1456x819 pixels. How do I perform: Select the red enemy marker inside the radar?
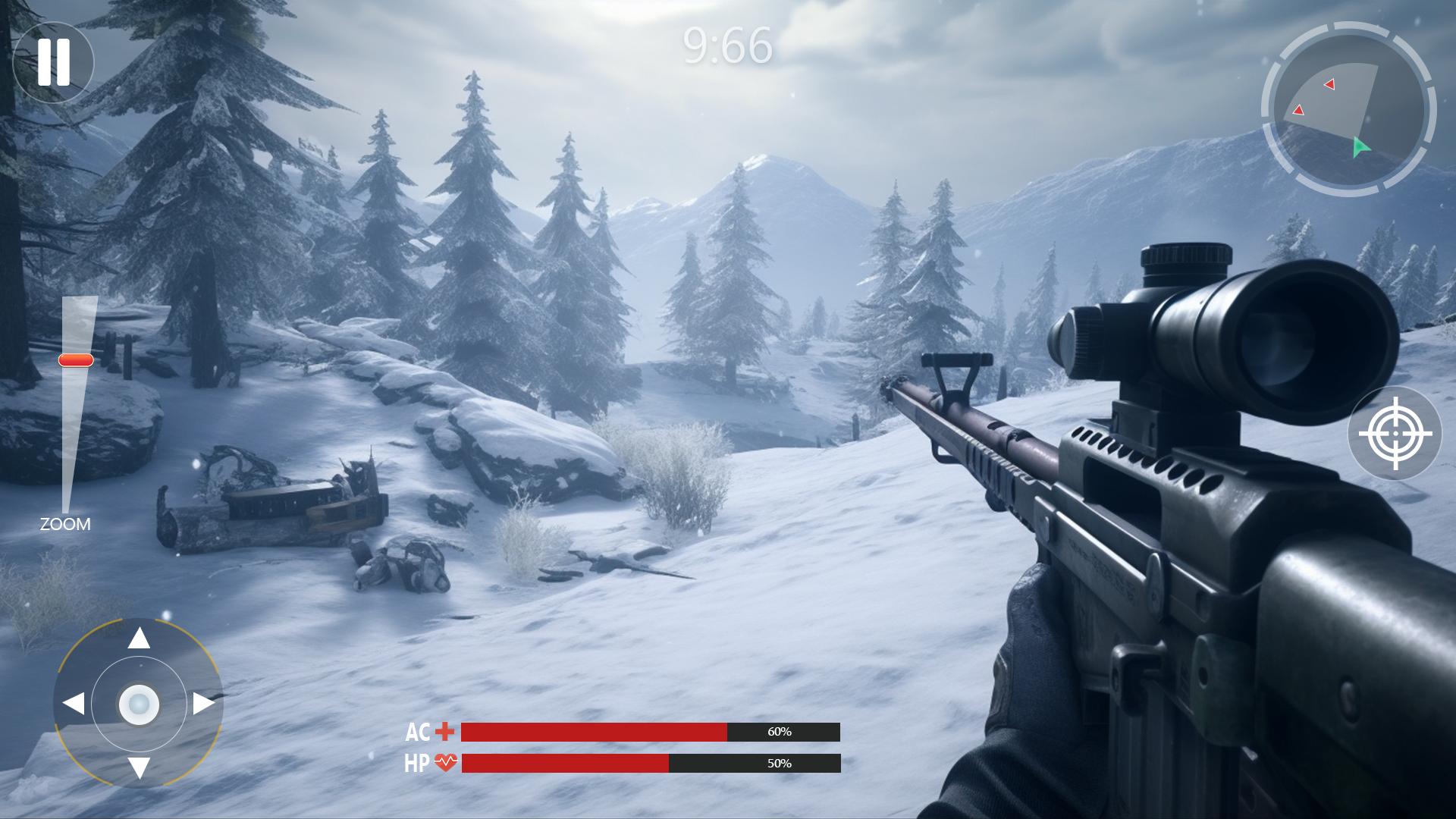[1328, 86]
